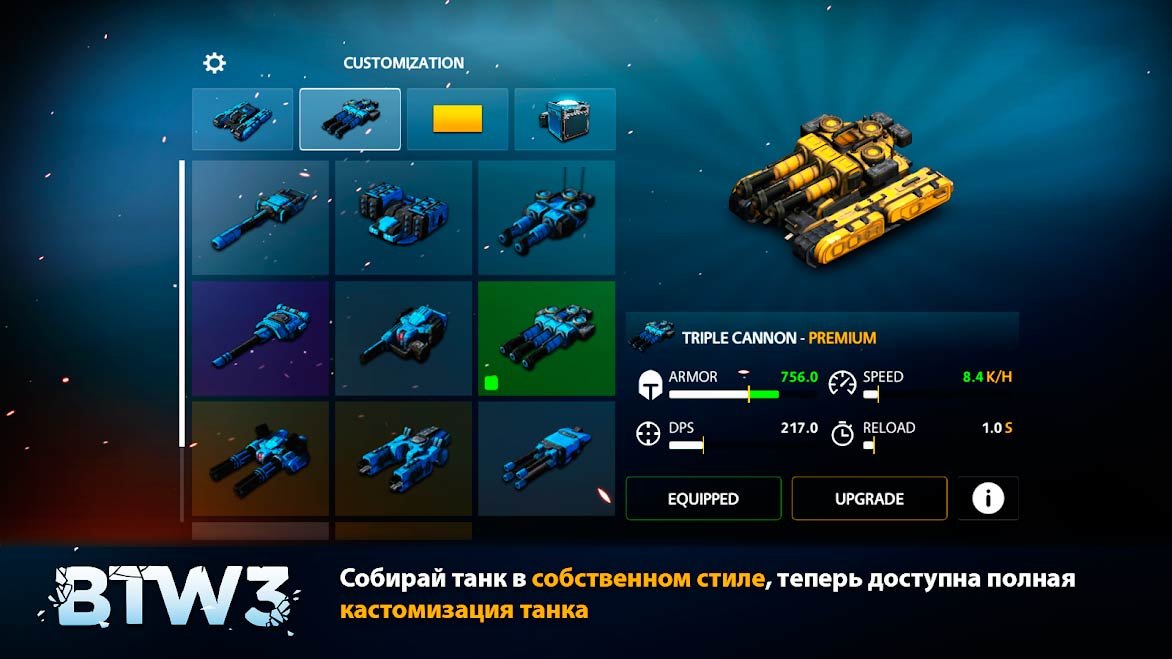Select the dual gatling turret on the orange tile

pyautogui.click(x=260, y=458)
